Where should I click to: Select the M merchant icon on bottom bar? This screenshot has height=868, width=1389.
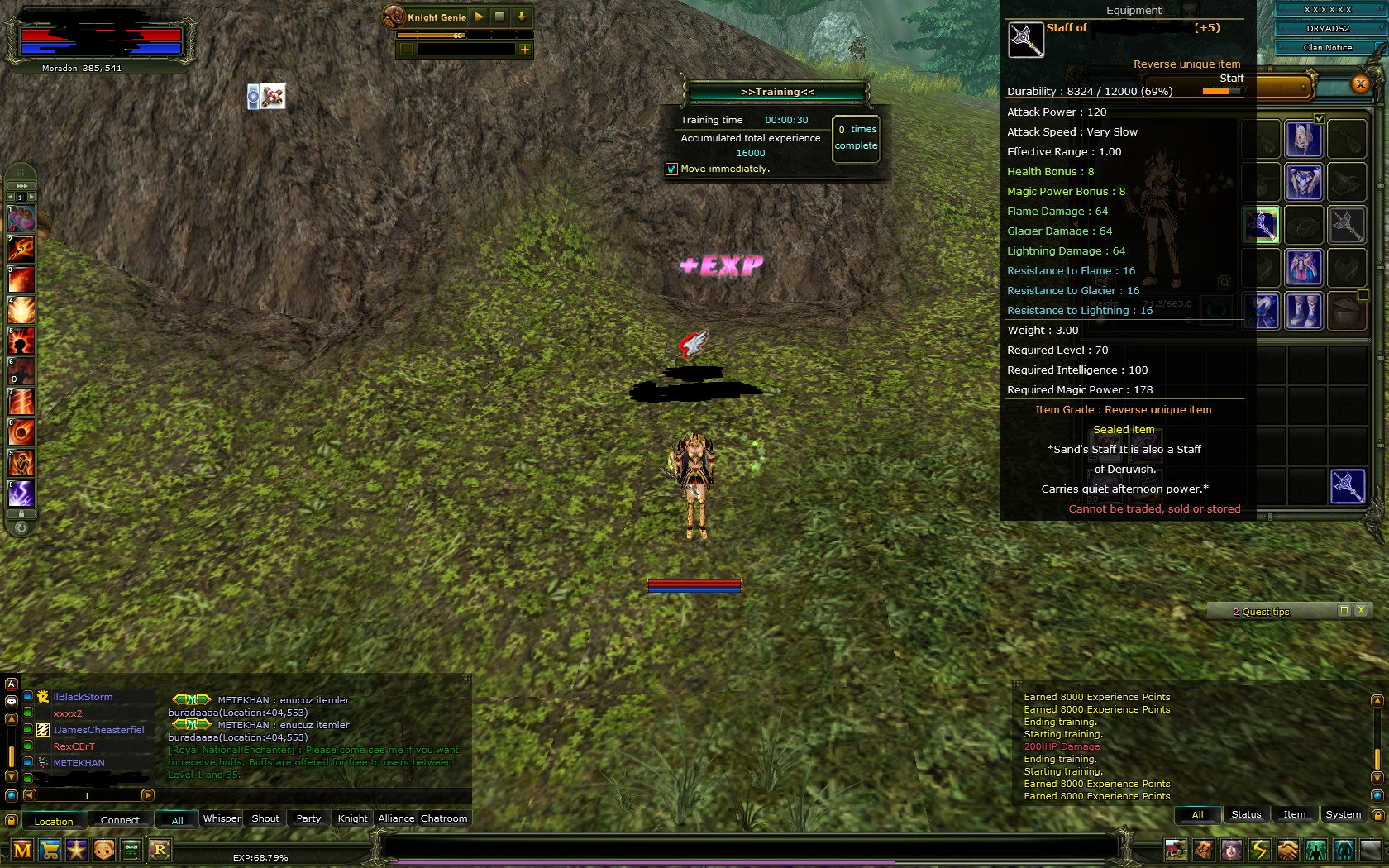[x=22, y=850]
